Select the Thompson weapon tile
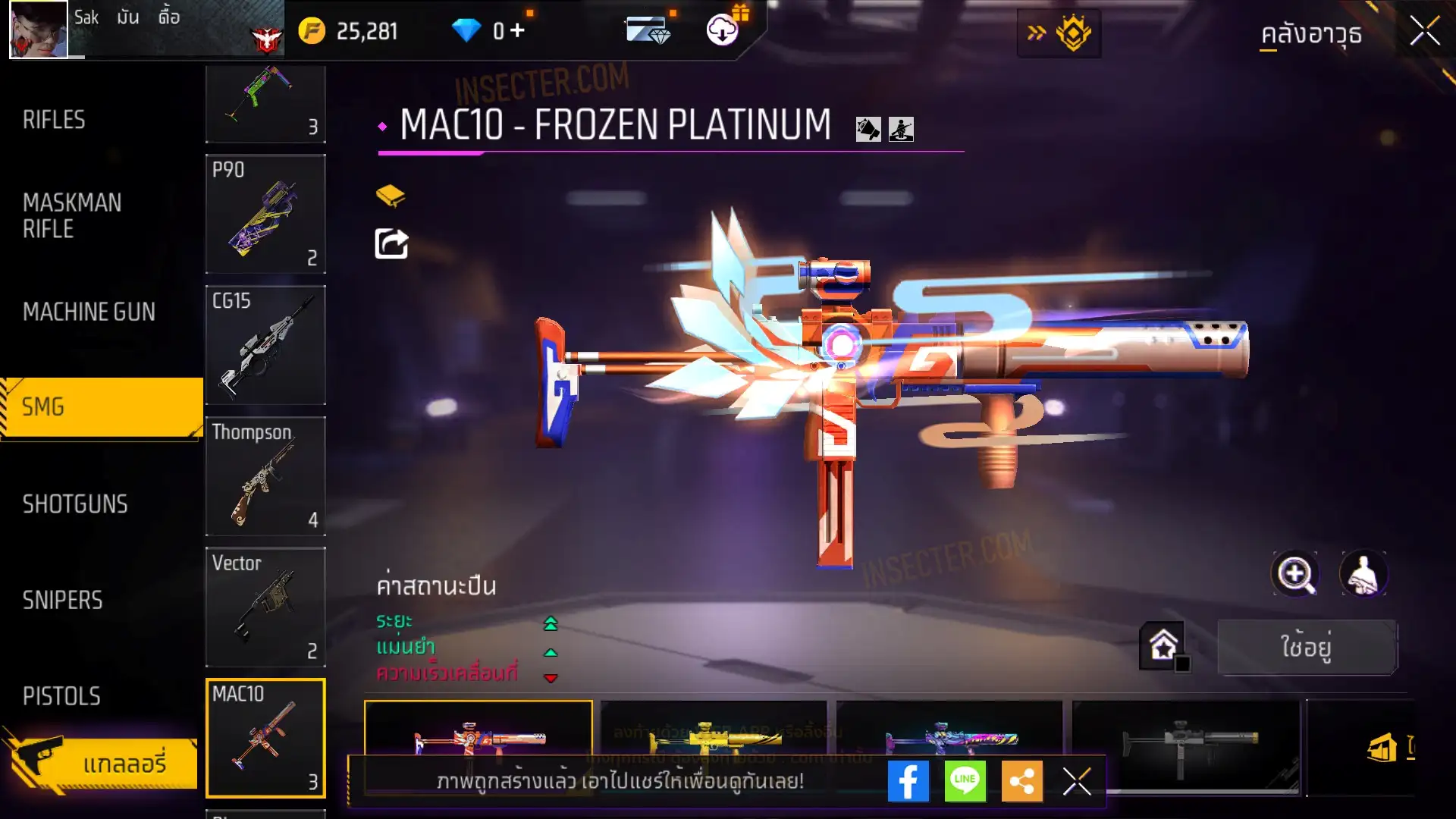Viewport: 1456px width, 819px height. 265,476
